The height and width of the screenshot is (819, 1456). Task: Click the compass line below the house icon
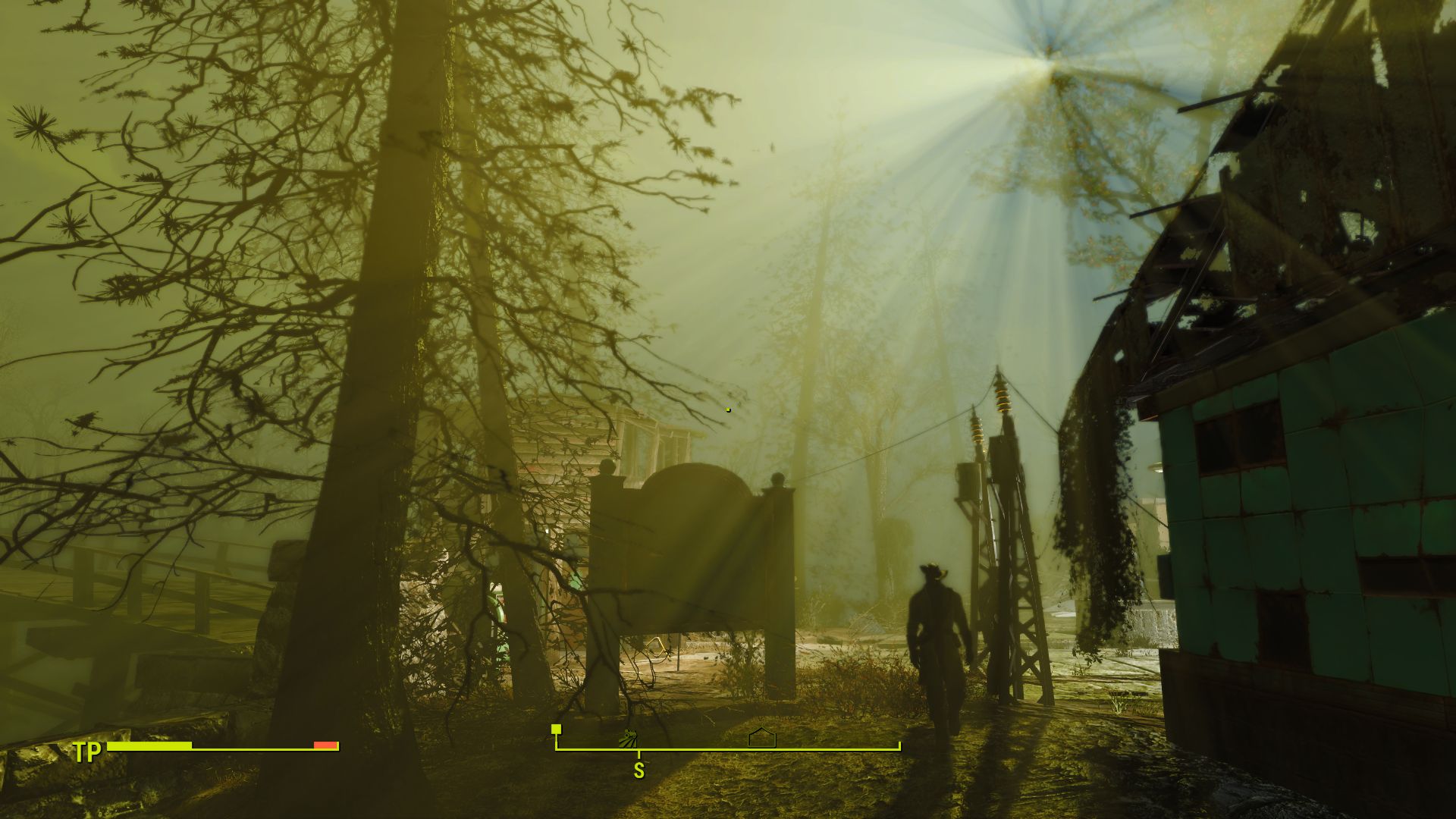762,748
